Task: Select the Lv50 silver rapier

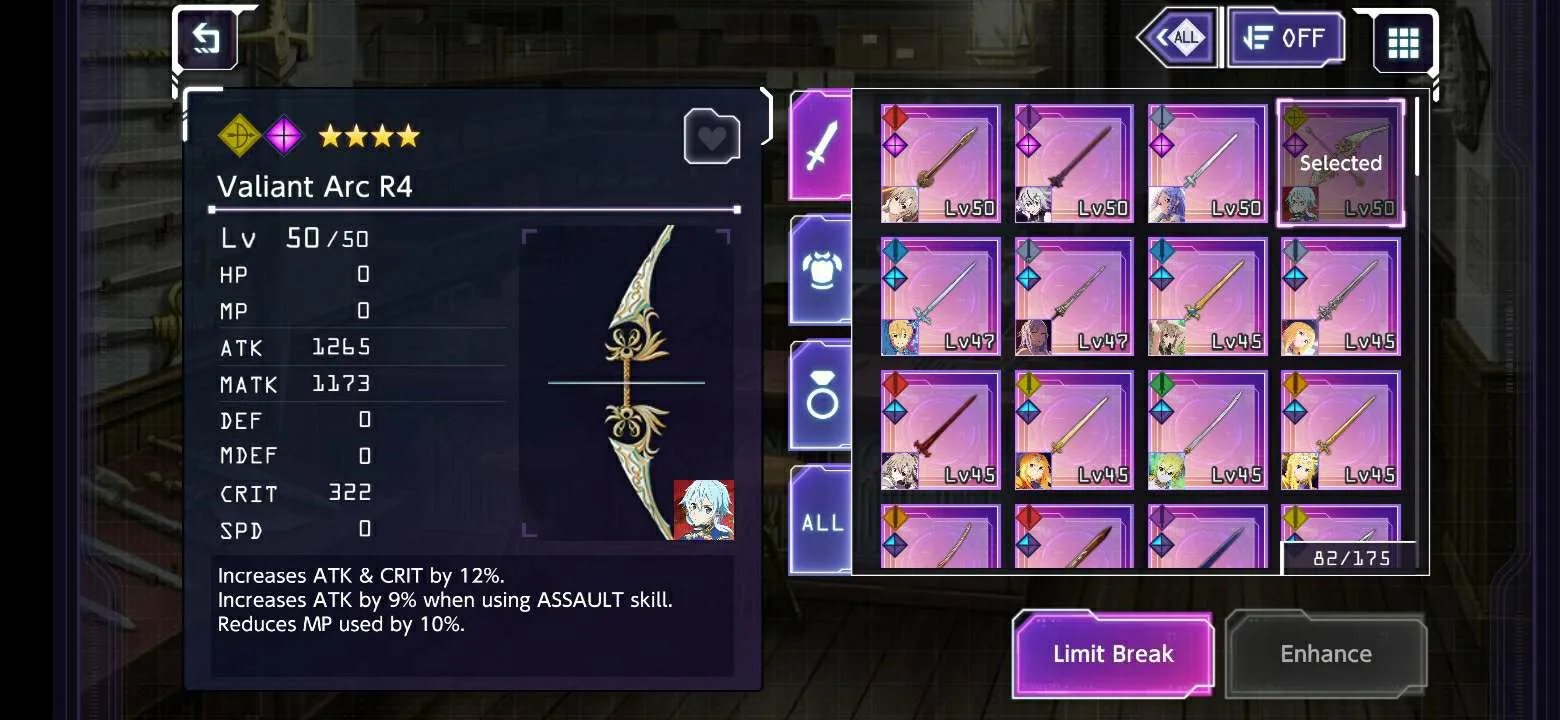Action: coord(1207,164)
